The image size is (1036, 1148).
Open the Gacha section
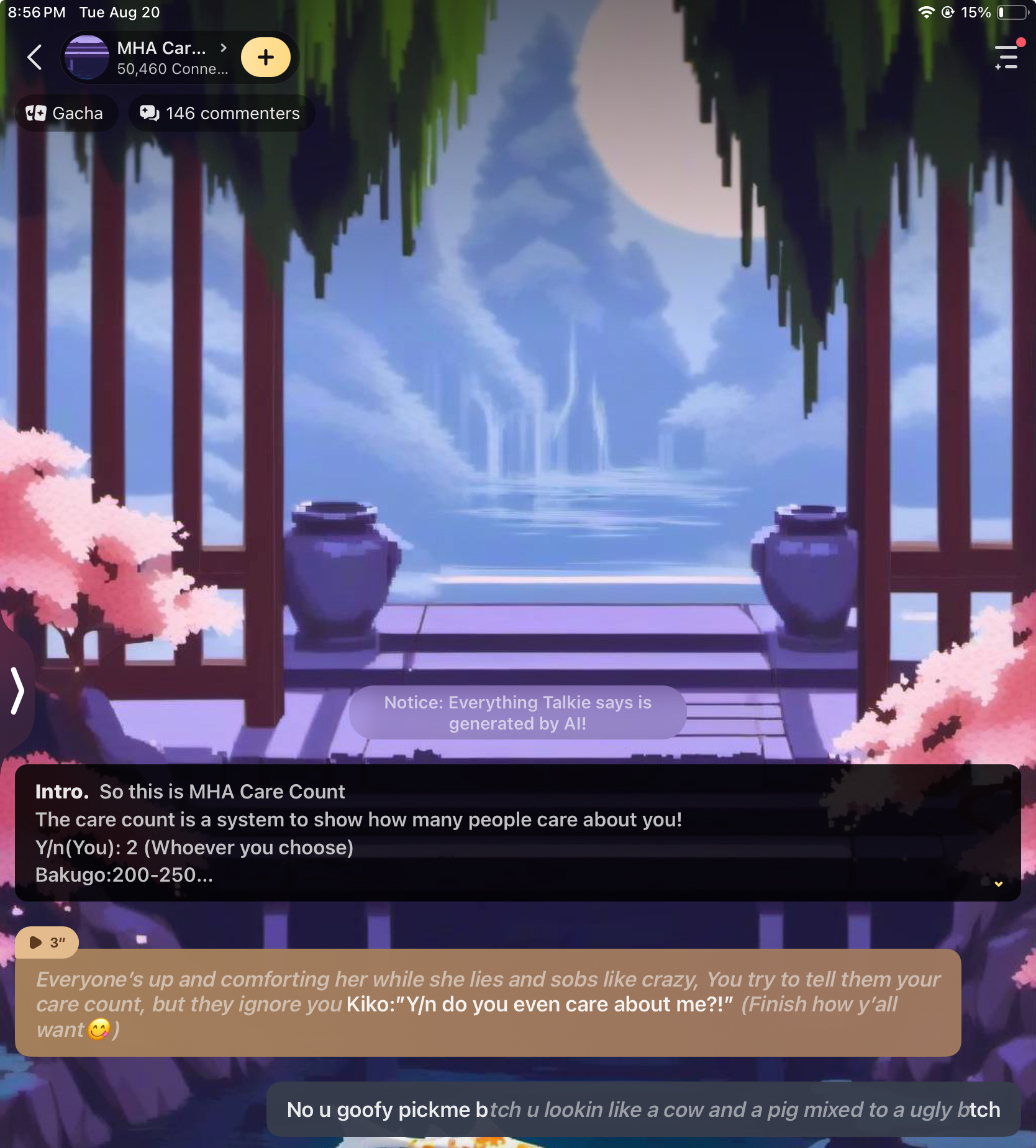65,113
